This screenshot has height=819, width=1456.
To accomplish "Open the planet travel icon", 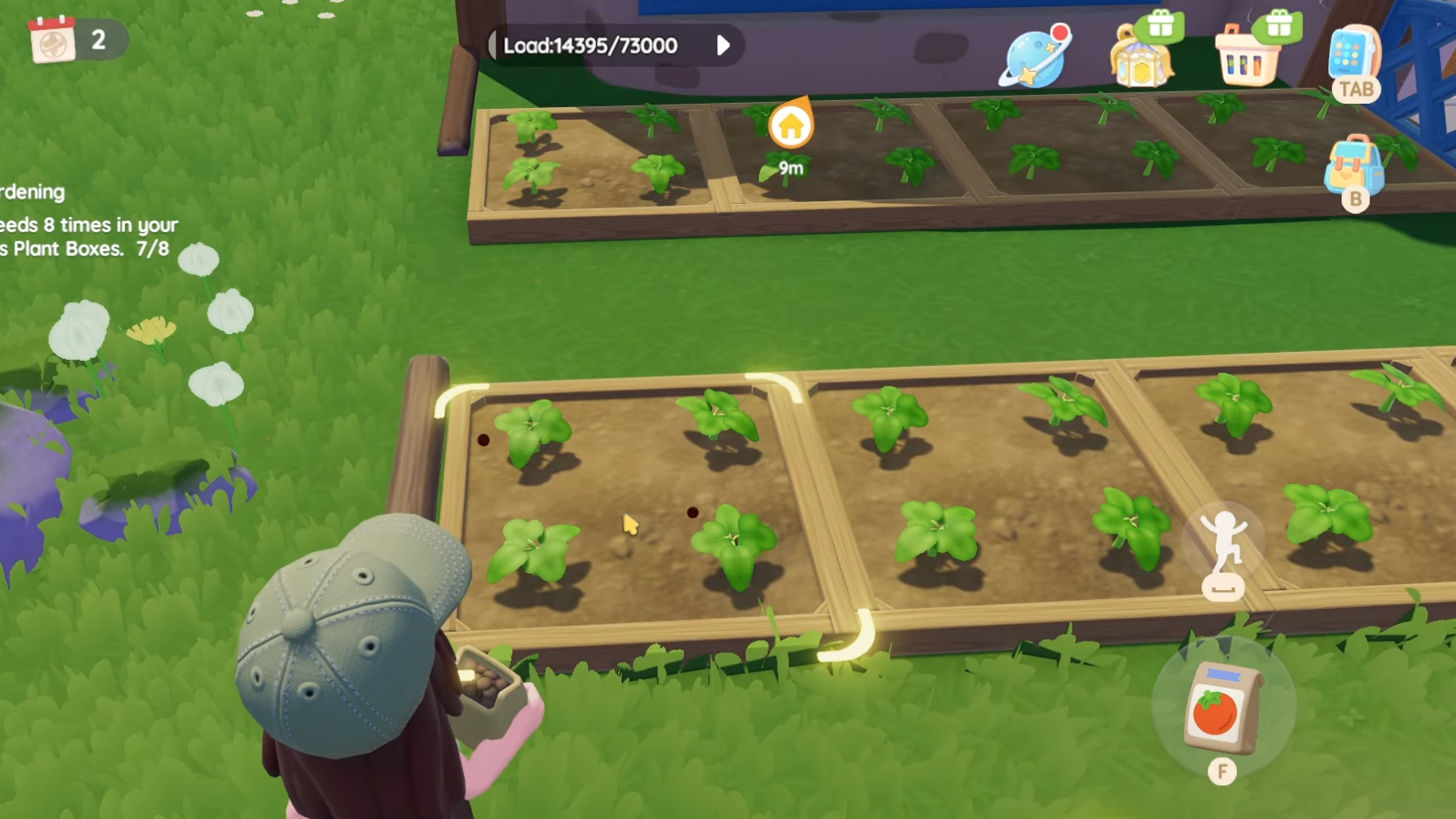I will click(1035, 56).
